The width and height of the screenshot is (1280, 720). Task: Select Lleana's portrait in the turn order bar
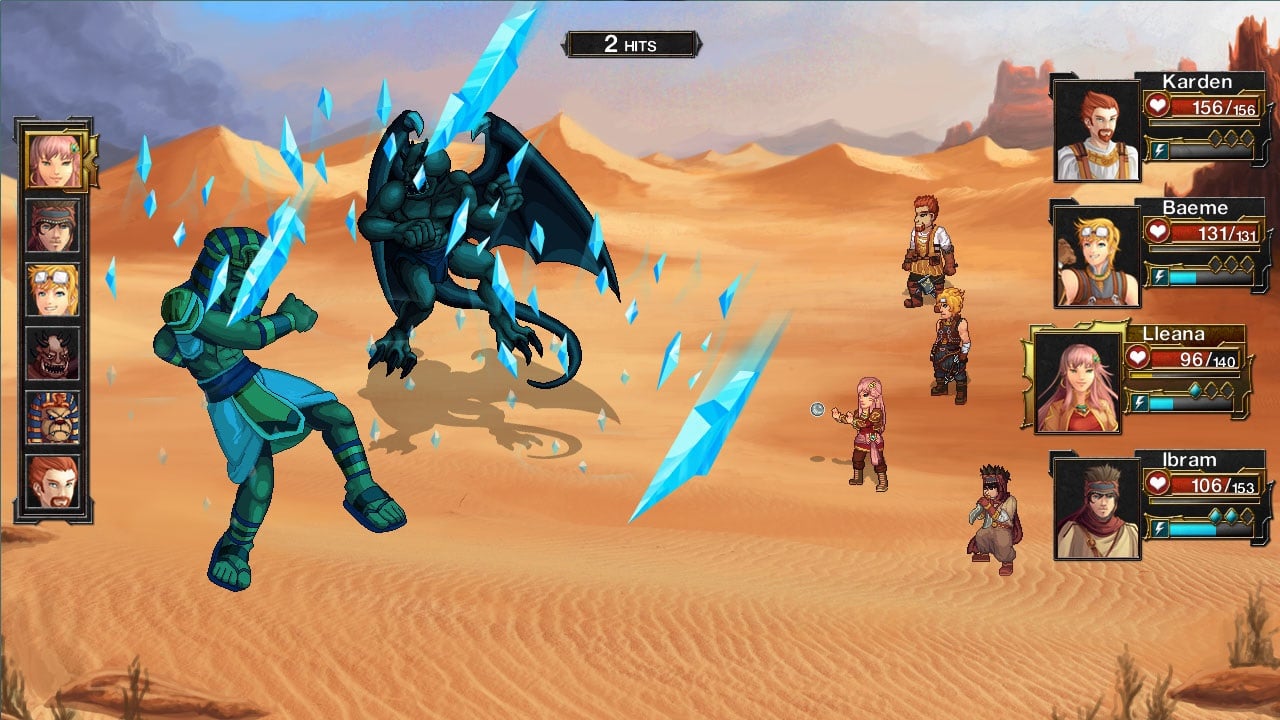coord(54,160)
